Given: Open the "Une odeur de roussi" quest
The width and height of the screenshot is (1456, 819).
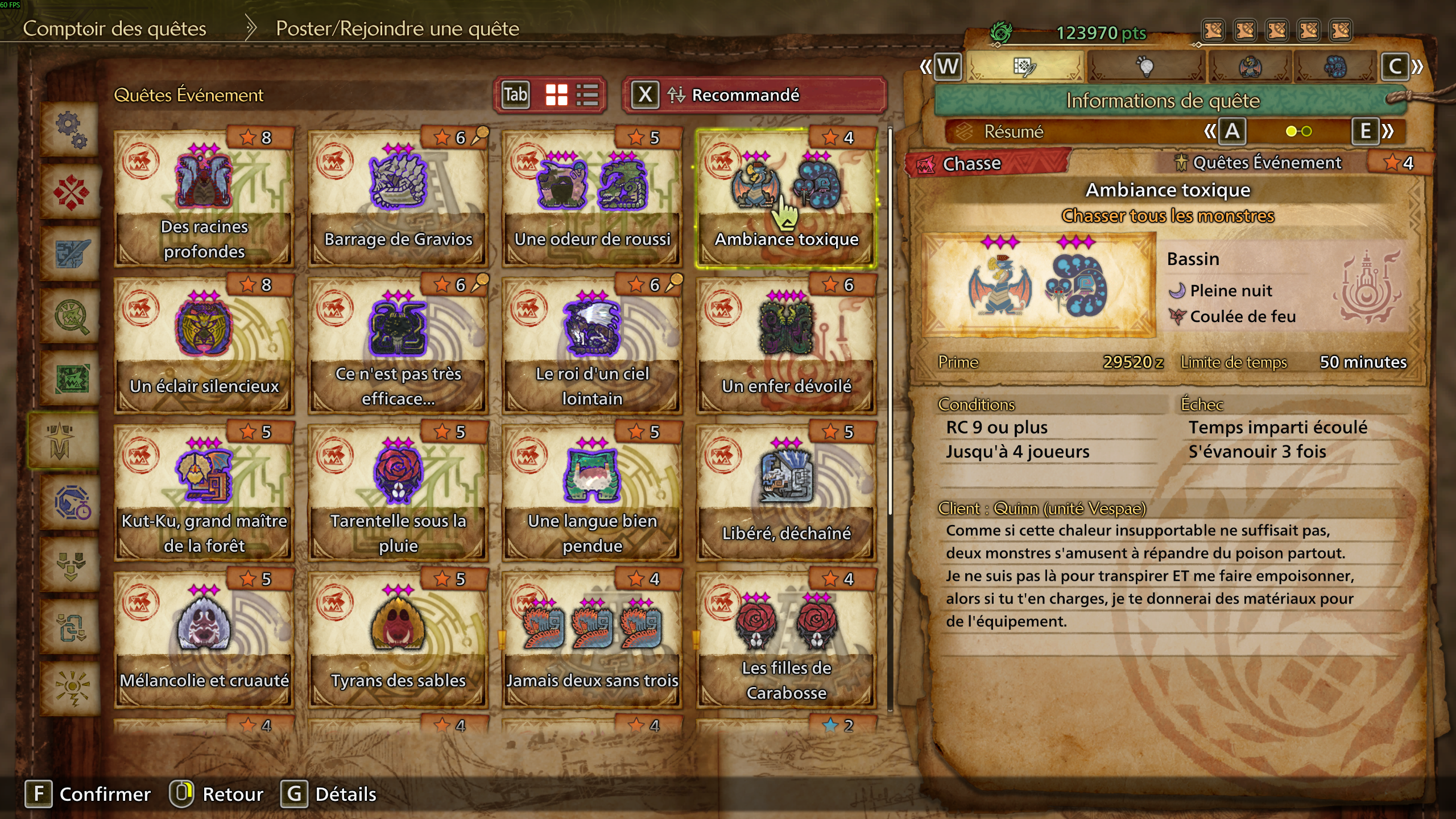Looking at the screenshot, I should click(x=592, y=199).
